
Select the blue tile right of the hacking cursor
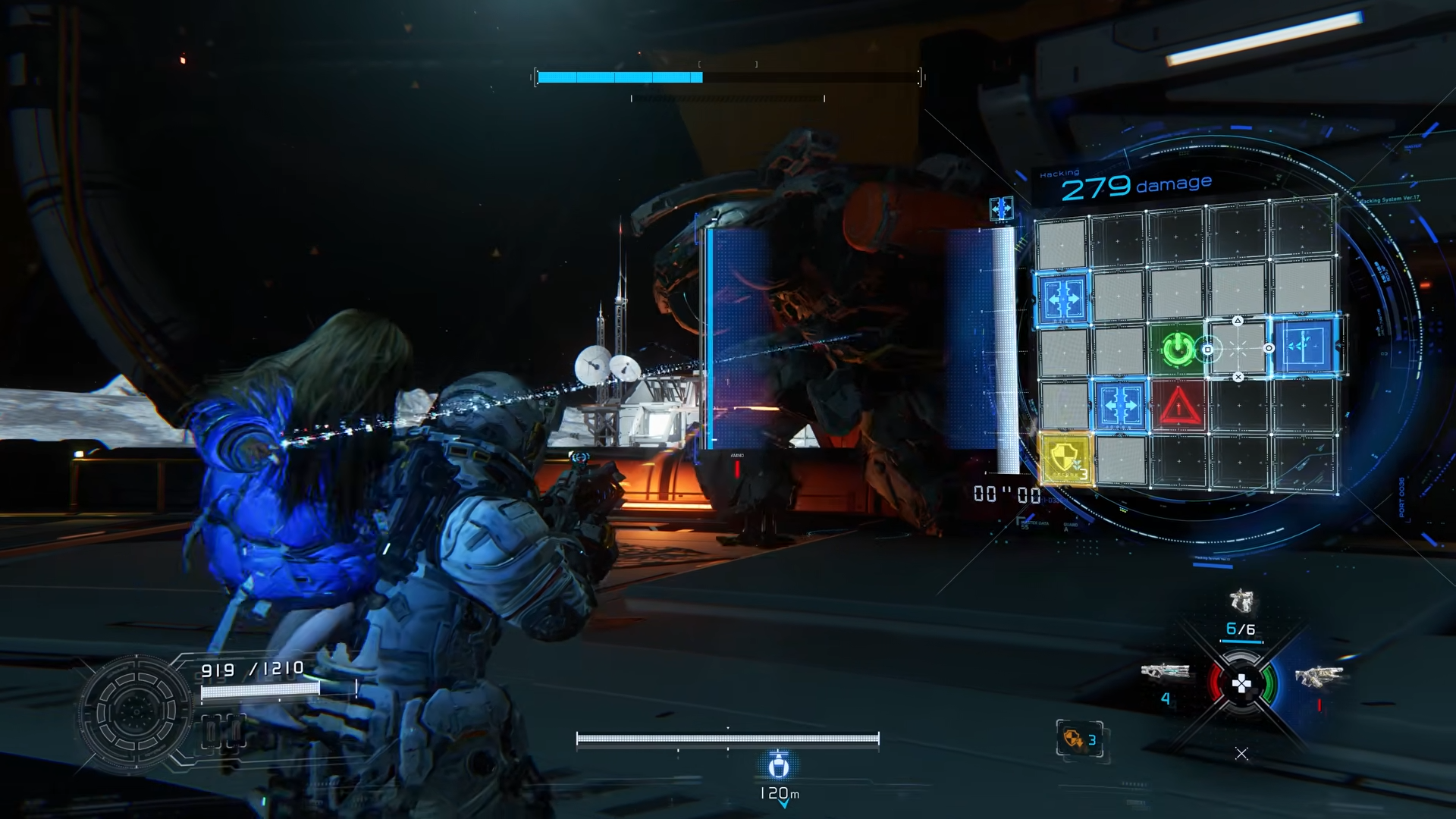click(1307, 347)
